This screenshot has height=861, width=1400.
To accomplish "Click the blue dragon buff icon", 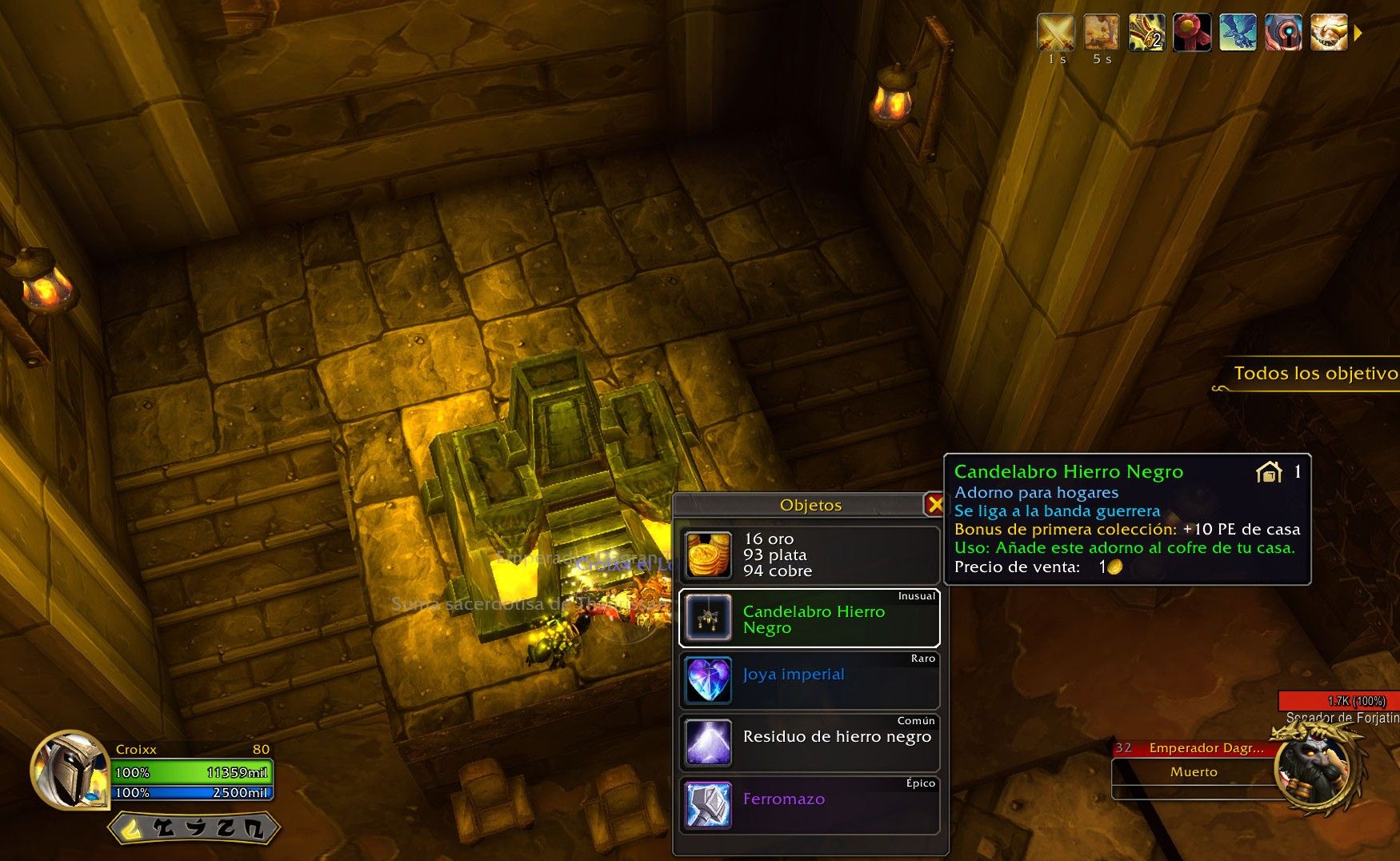I will click(x=1238, y=33).
